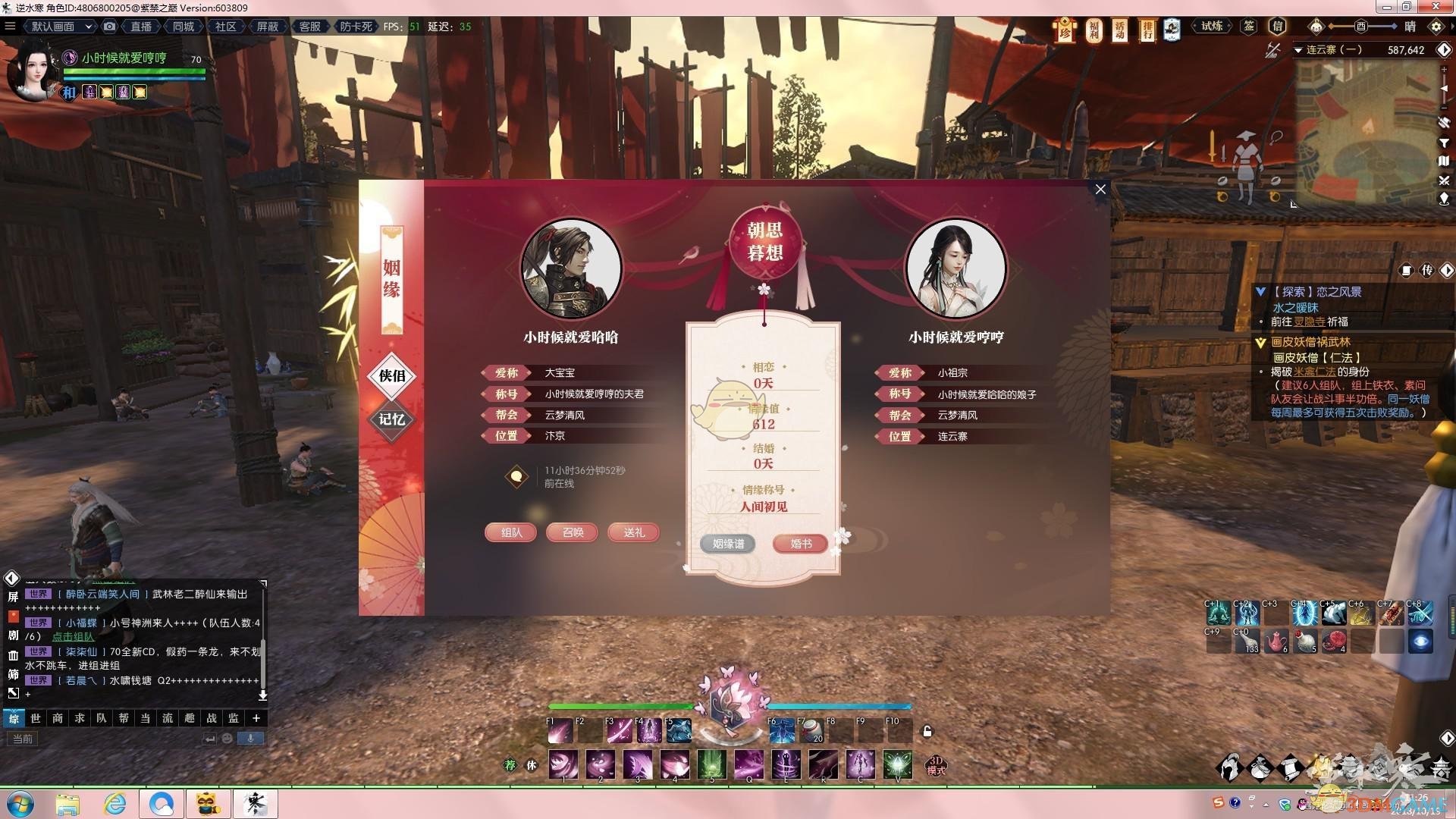This screenshot has height=819, width=1456.
Task: Click the 组队 team-up button
Action: pyautogui.click(x=511, y=532)
